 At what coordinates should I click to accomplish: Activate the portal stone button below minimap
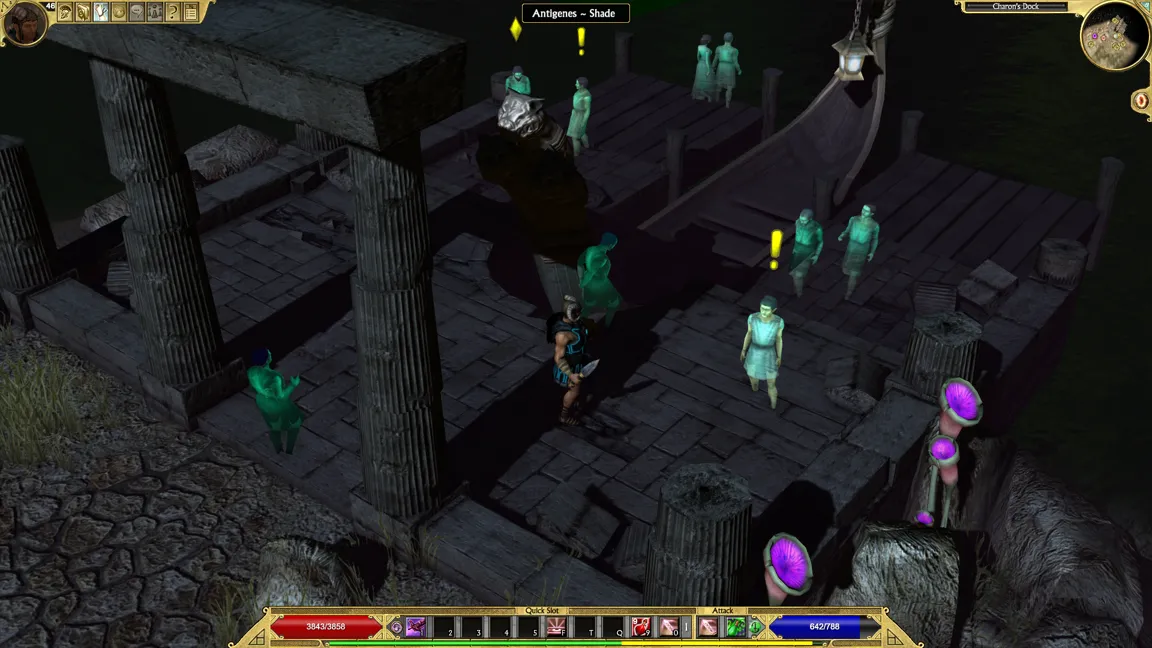[1141, 100]
